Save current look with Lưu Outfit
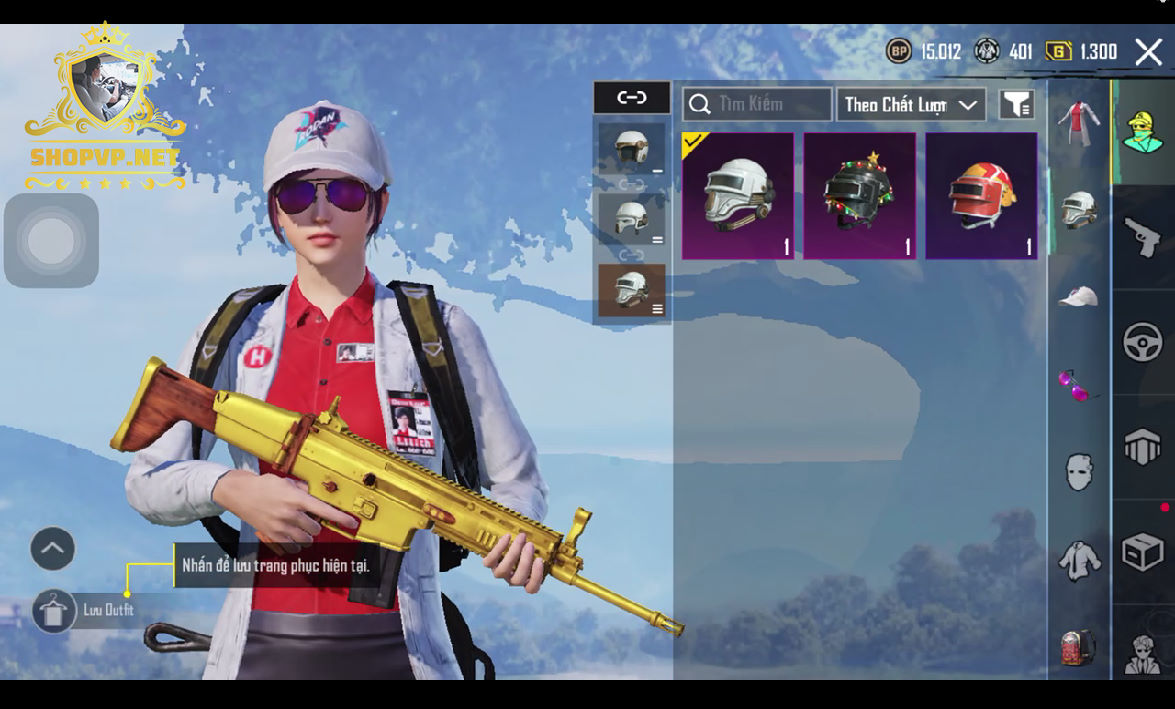Viewport: 1175px width, 709px height. [x=54, y=610]
